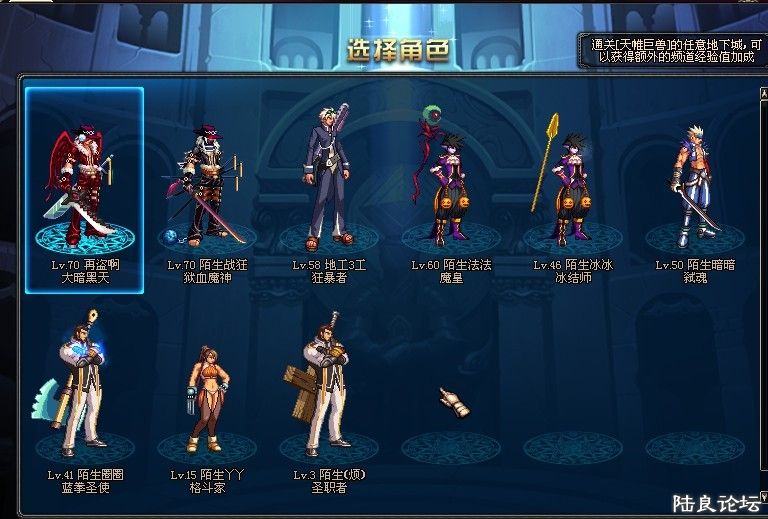The height and width of the screenshot is (519, 768).
Task: Choose the Lv.15 格斗家 fighter character
Action: [206, 395]
